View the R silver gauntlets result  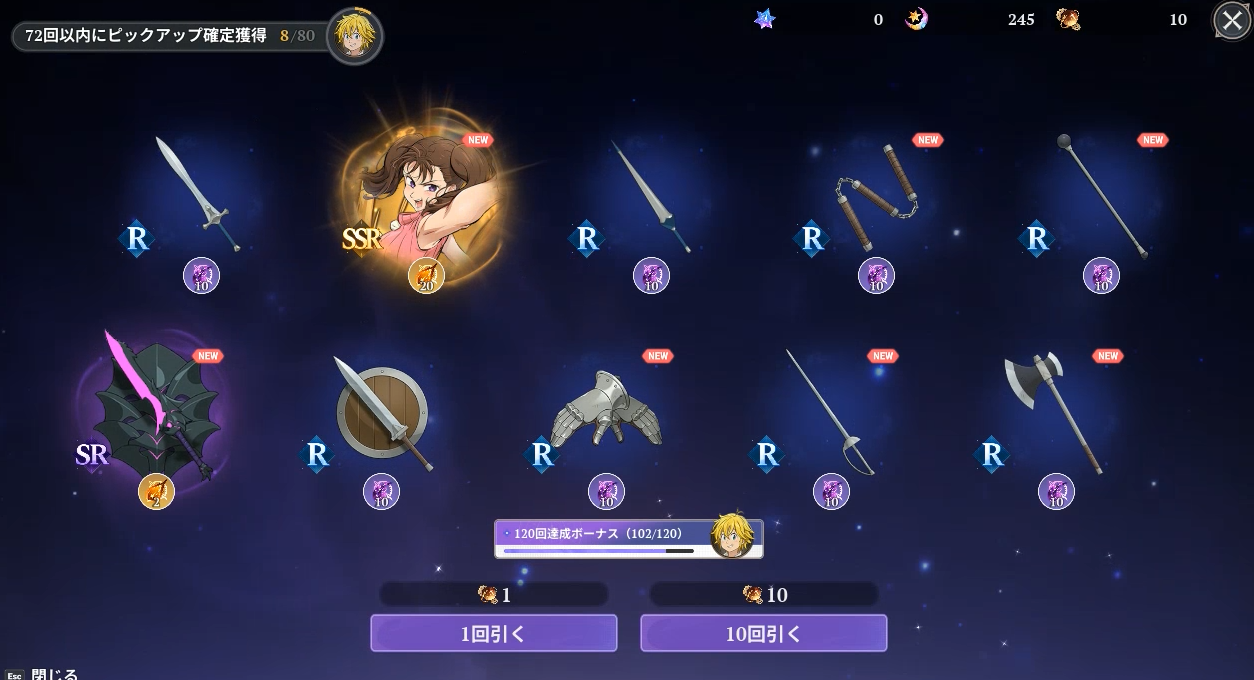[x=606, y=410]
